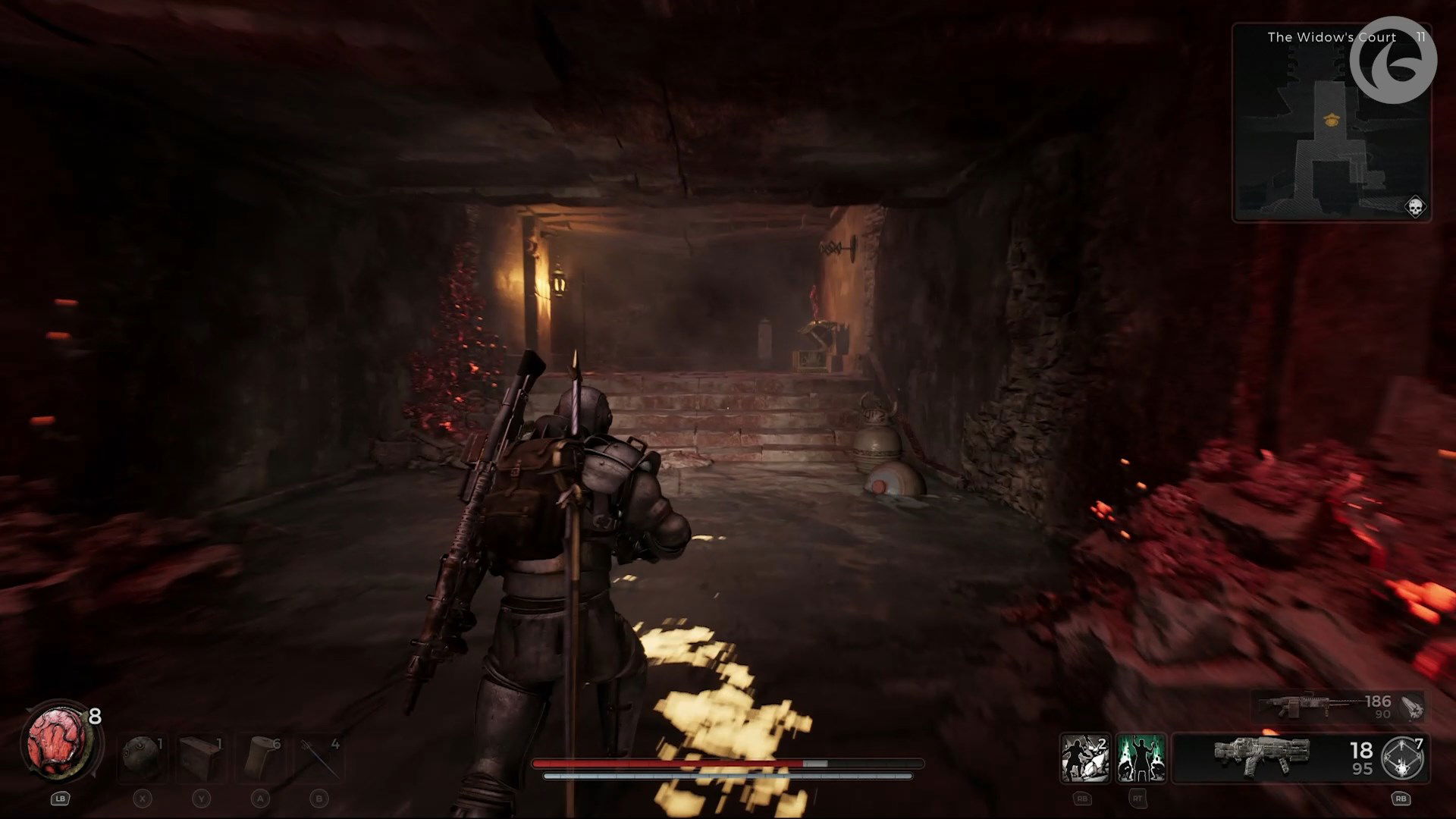Viewport: 1456px width, 819px height.
Task: Activate the green three-figure skill
Action: [x=1141, y=758]
